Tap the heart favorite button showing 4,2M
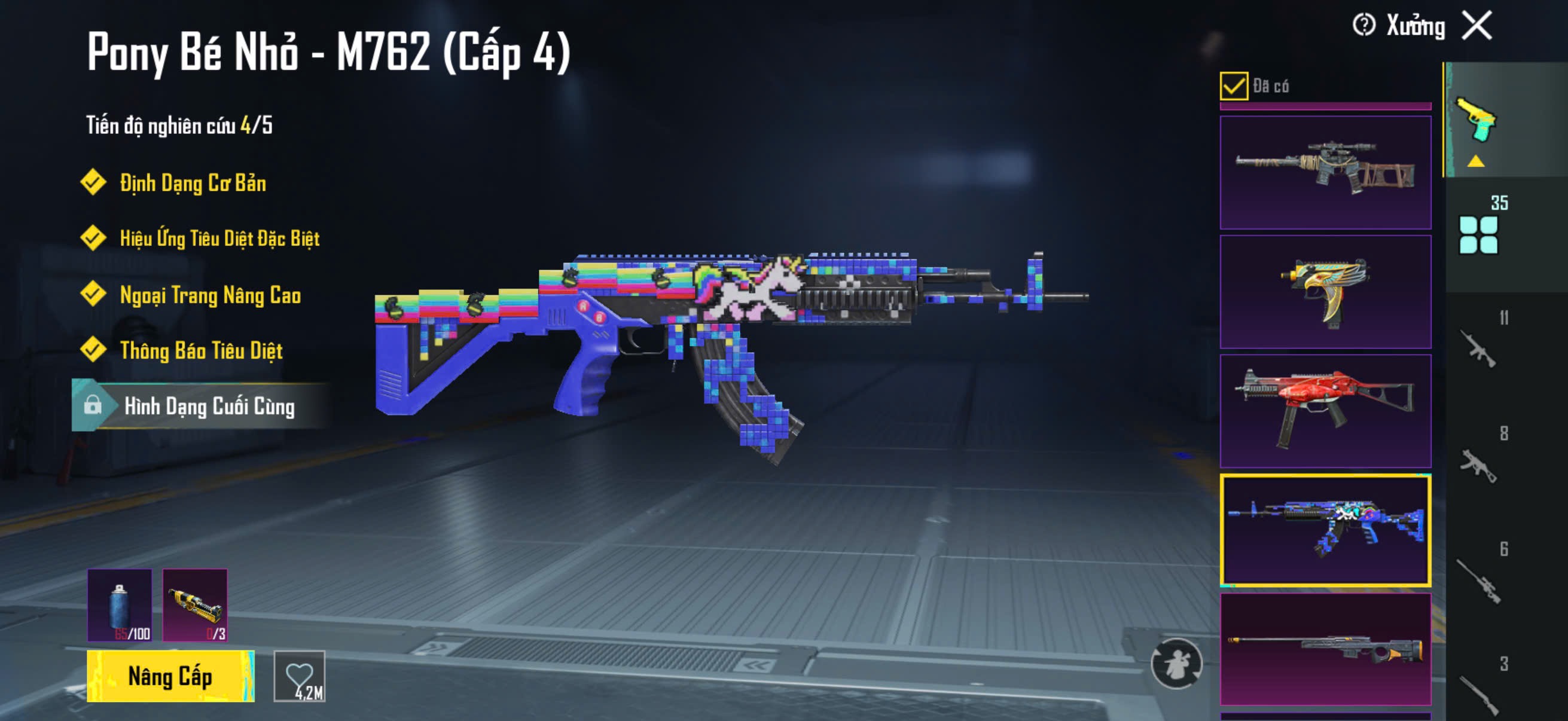1568x721 pixels. tap(300, 676)
